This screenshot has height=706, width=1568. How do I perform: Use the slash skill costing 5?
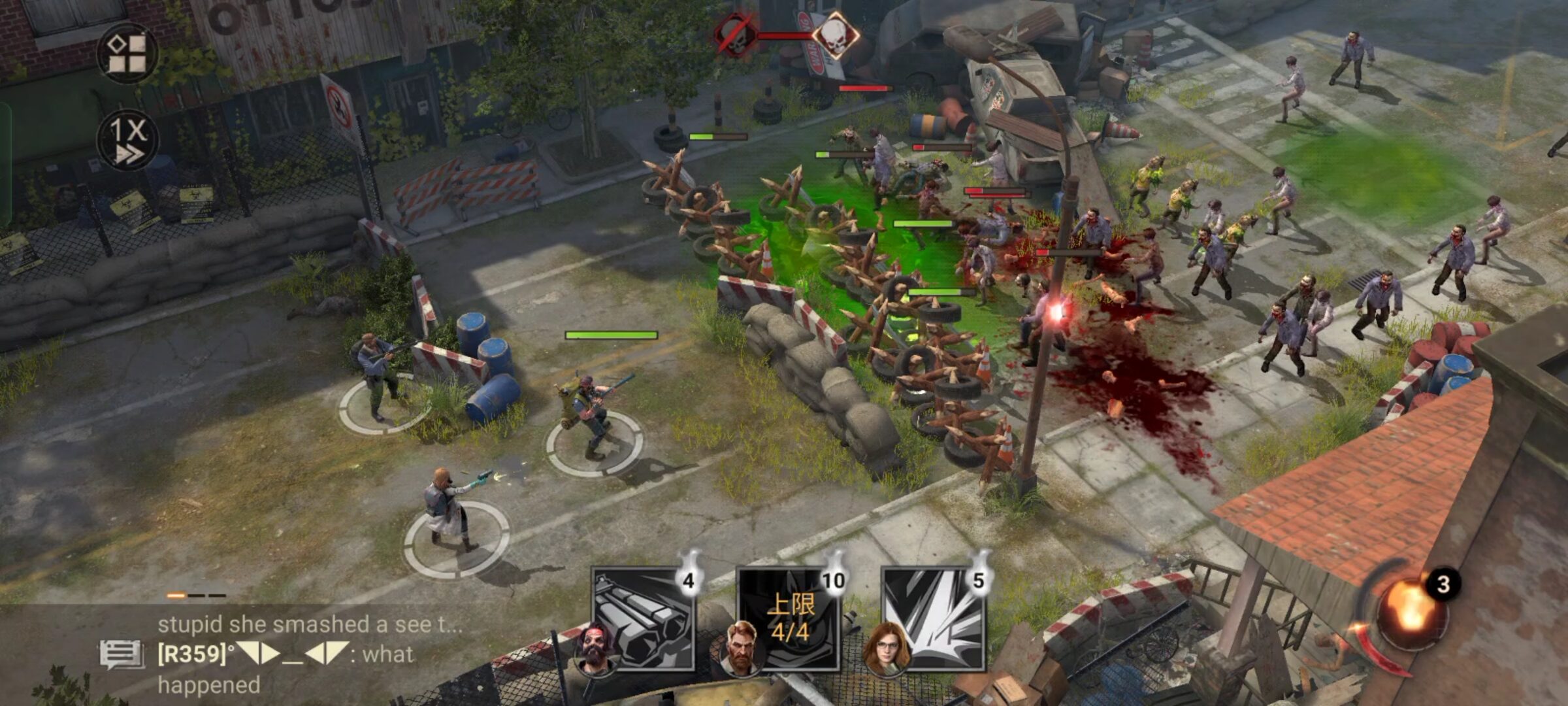[x=934, y=618]
